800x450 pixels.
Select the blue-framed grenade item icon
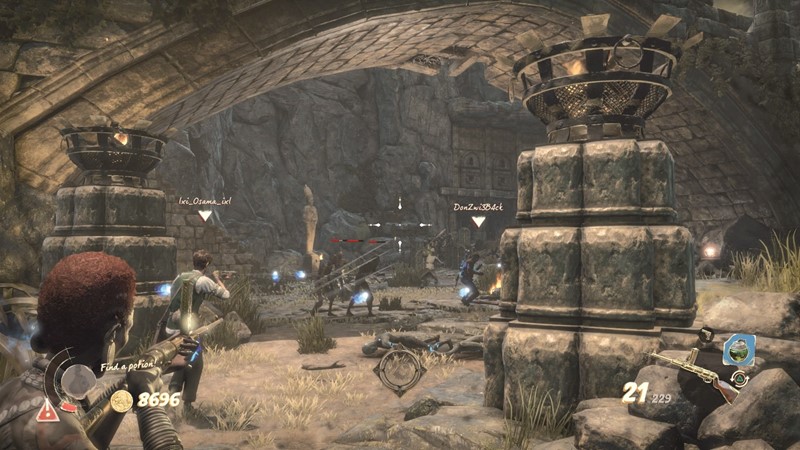pos(739,349)
